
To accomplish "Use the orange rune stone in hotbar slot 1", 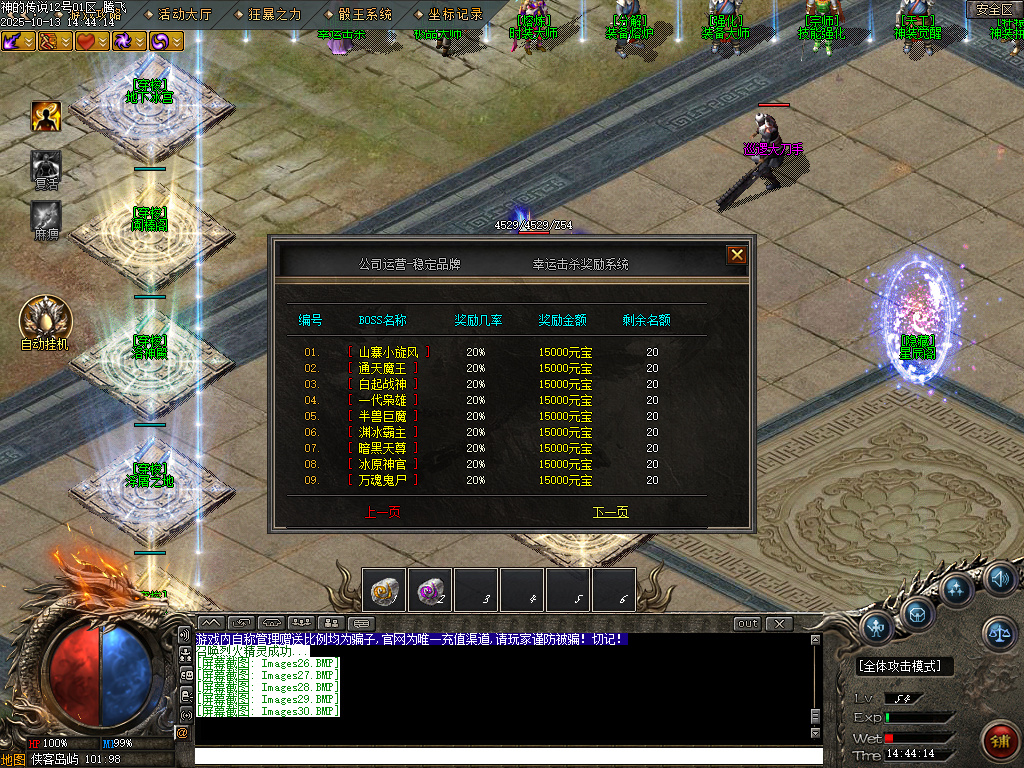I will point(384,590).
